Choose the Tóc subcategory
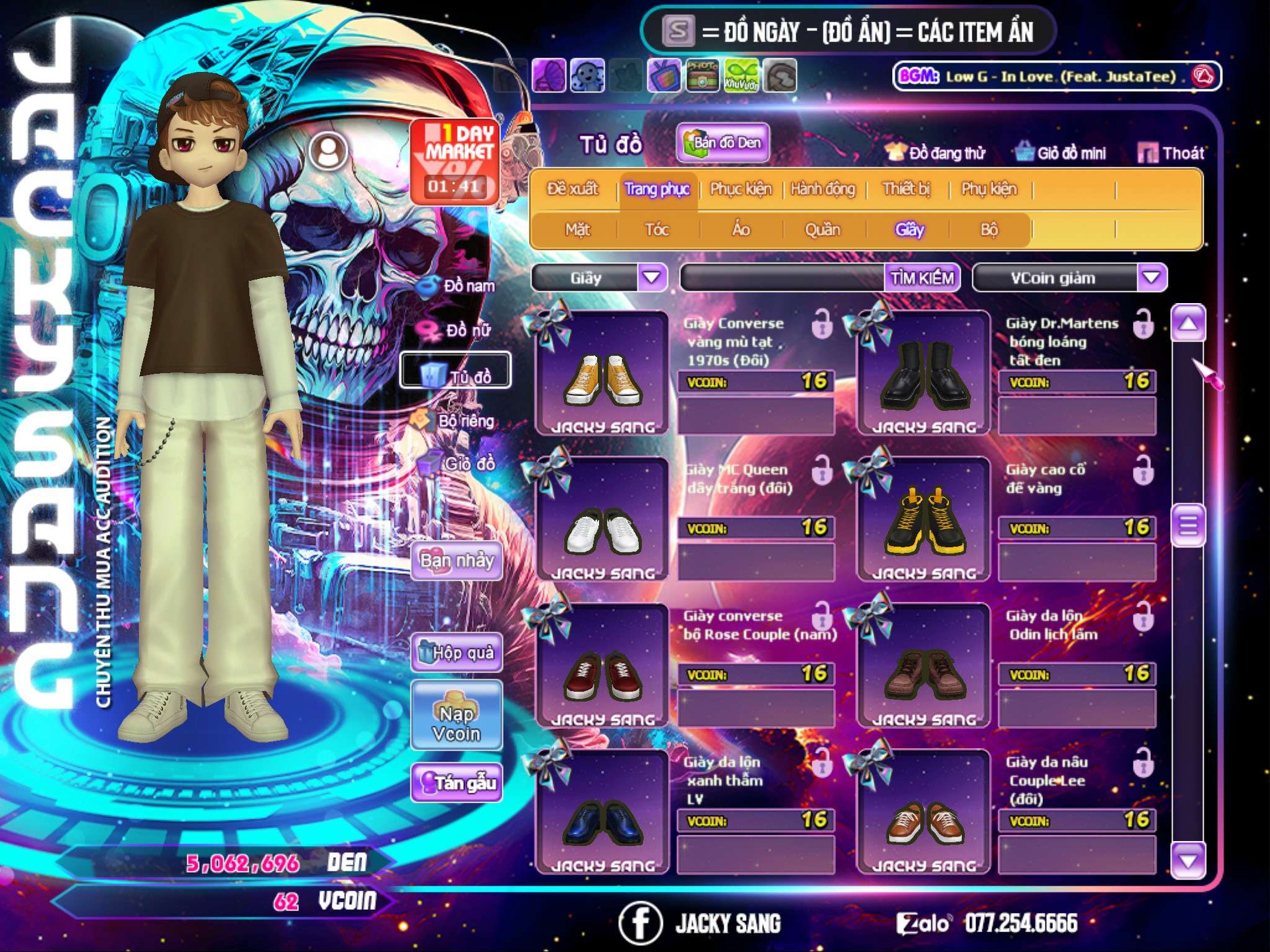 [657, 230]
